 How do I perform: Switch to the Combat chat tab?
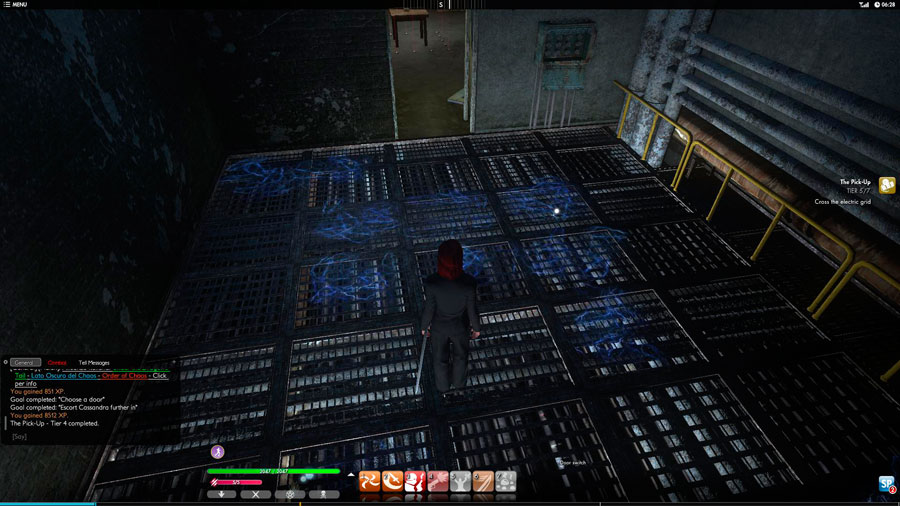click(57, 362)
